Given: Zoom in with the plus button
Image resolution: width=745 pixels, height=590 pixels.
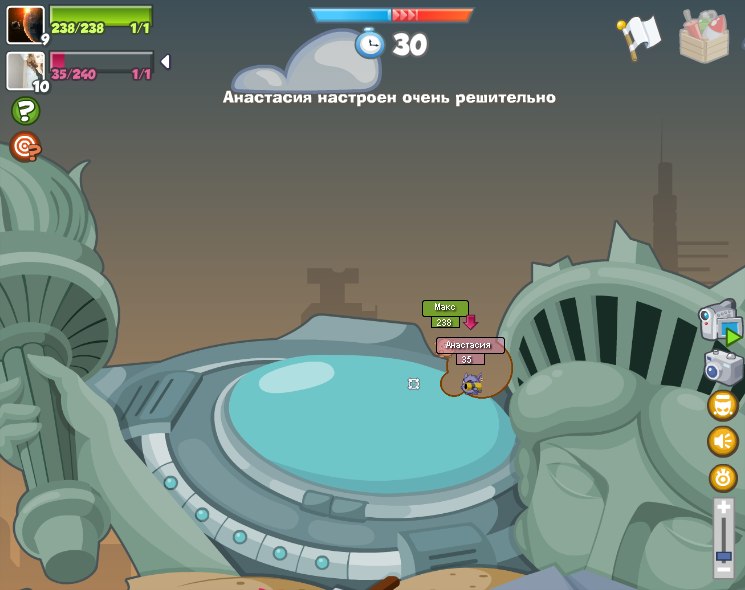Looking at the screenshot, I should click(x=723, y=508).
